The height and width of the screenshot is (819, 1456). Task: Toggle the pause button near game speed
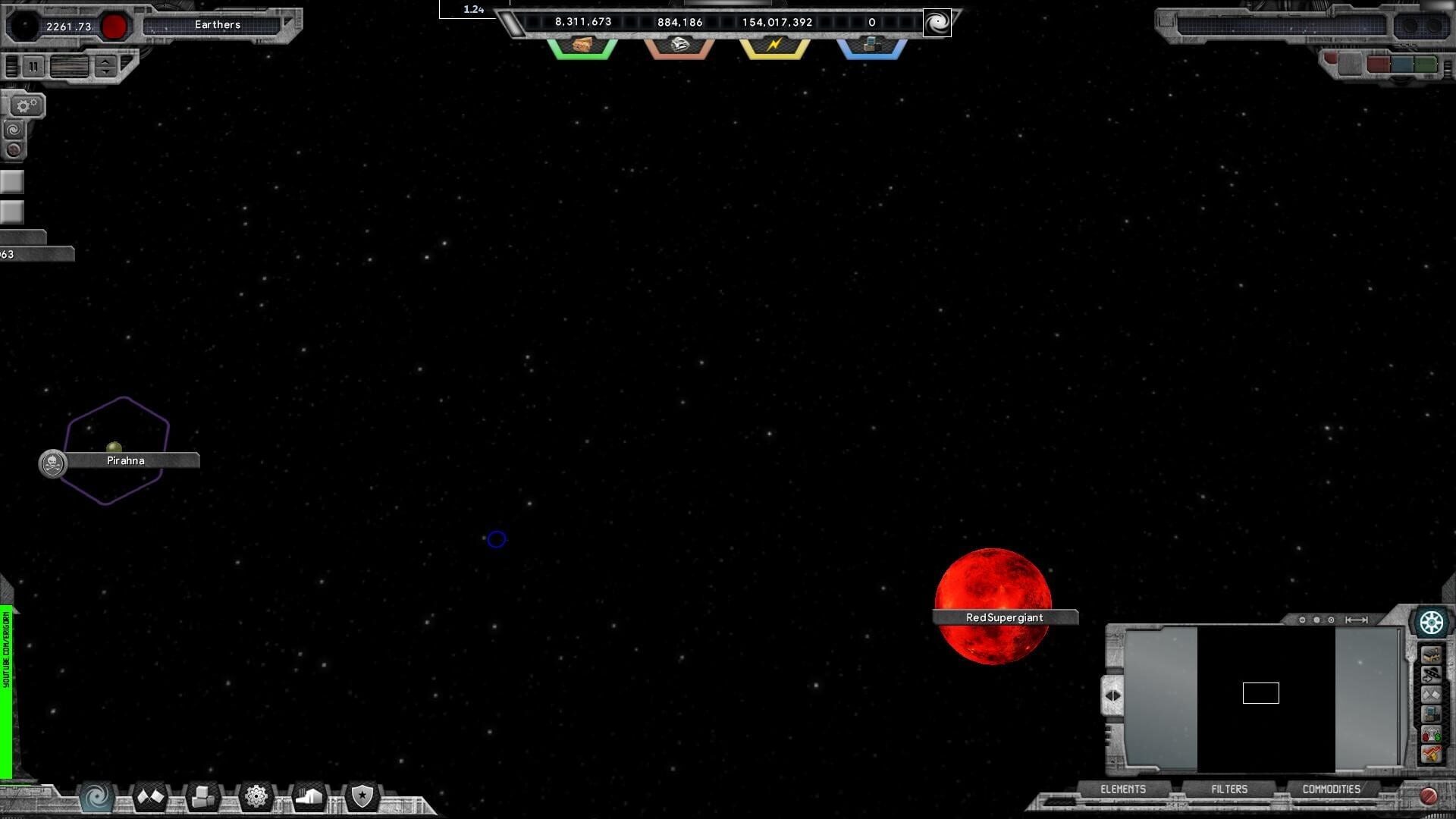tap(33, 67)
